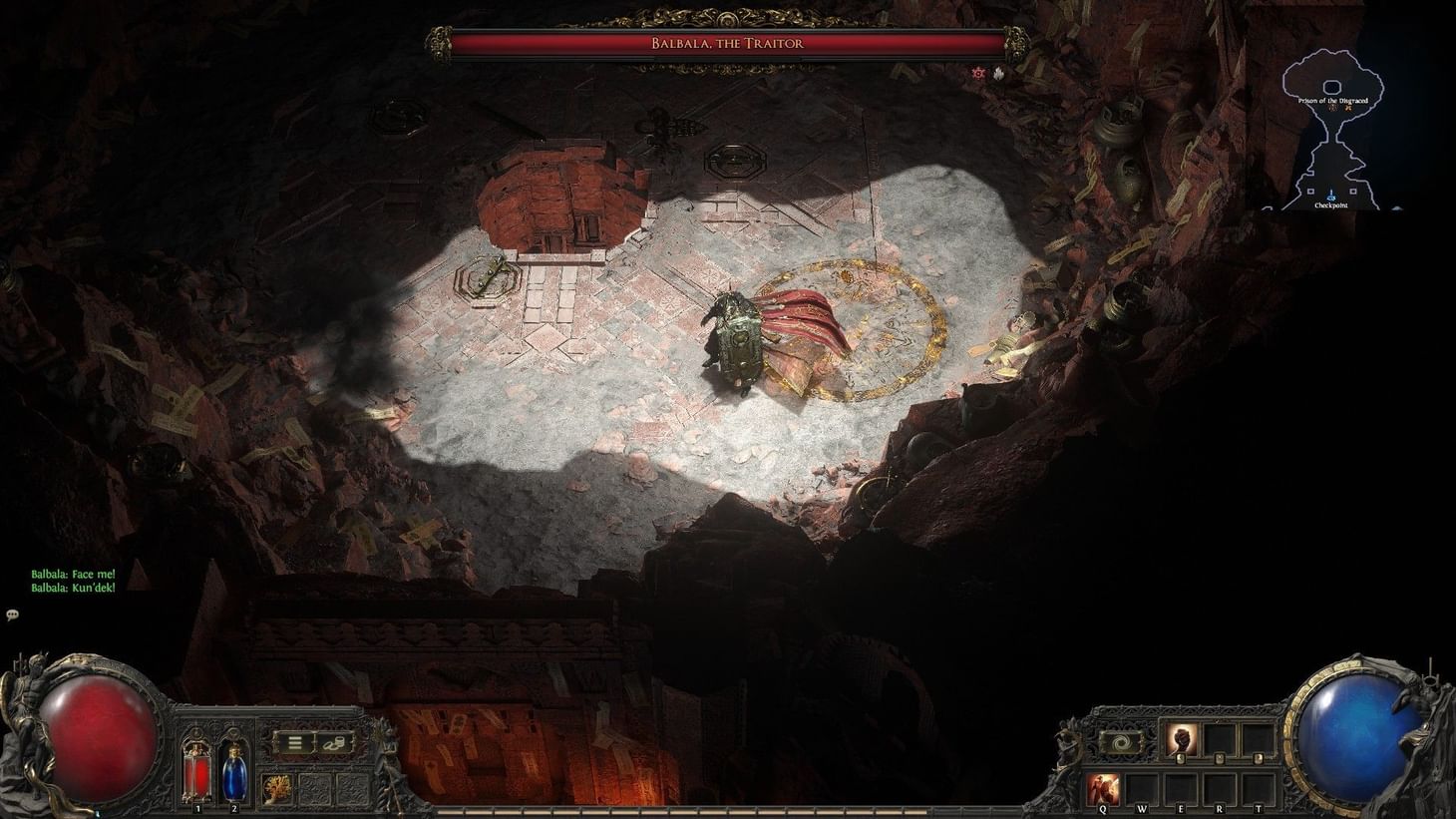Click the gold charm item in charm slot

[x=277, y=787]
